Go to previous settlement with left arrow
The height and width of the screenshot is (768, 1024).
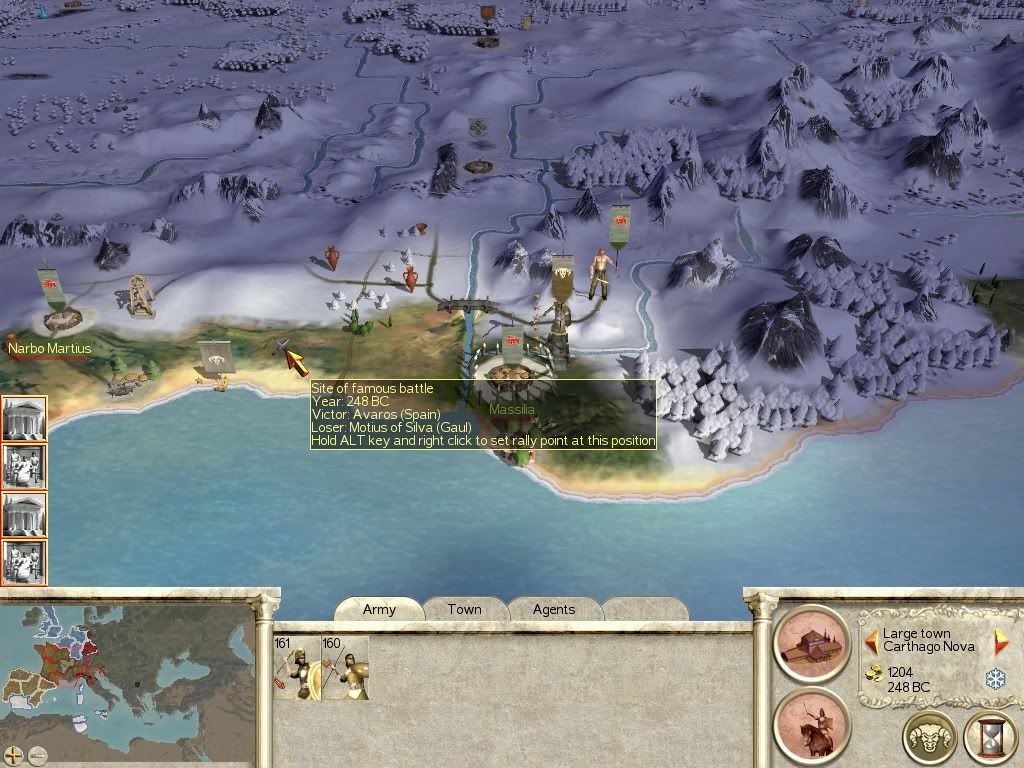[871, 640]
